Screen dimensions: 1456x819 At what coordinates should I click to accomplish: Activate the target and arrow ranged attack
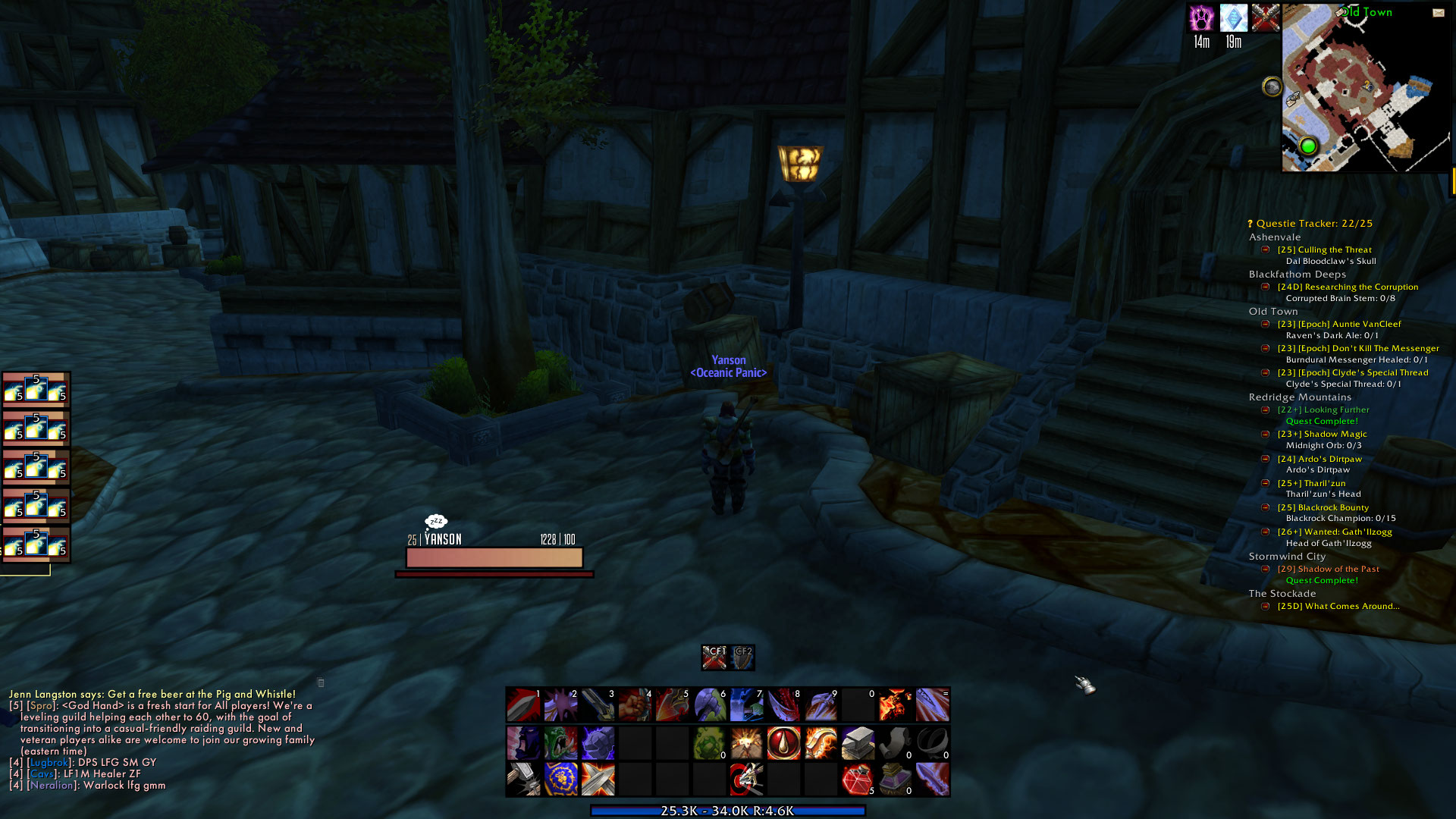[x=746, y=780]
